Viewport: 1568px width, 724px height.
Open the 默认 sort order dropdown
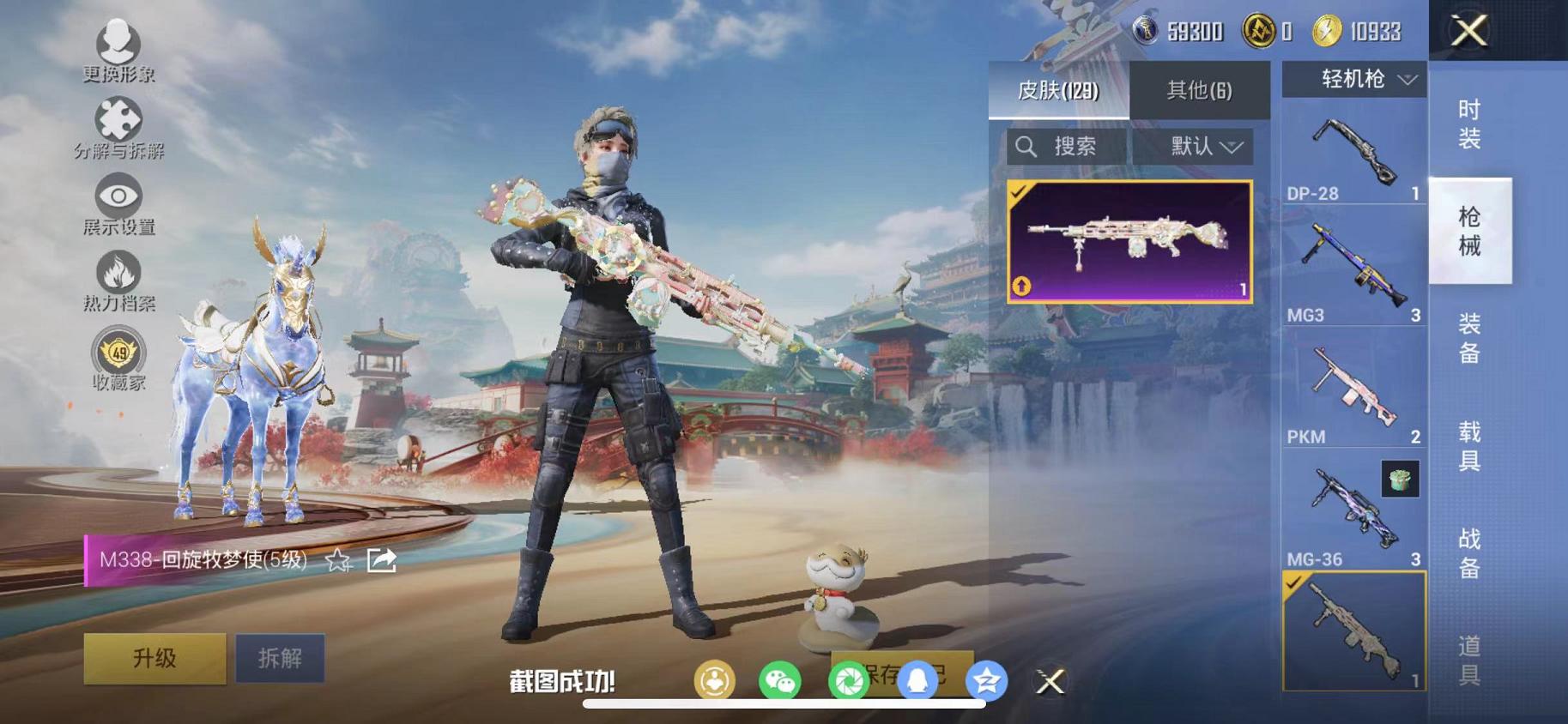[x=1194, y=145]
